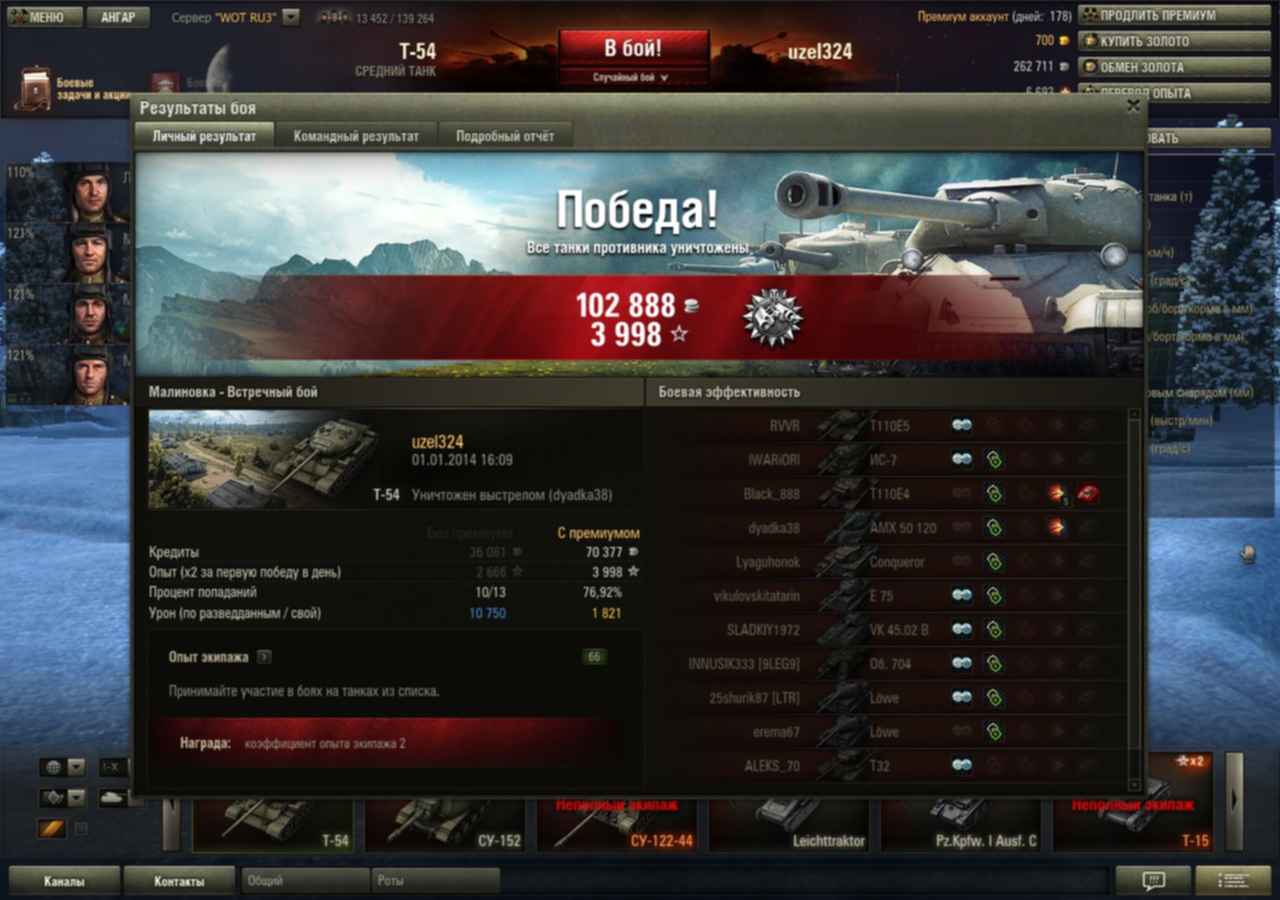Show the Подробный отчёт tab
Image resolution: width=1280 pixels, height=900 pixels.
tap(505, 136)
